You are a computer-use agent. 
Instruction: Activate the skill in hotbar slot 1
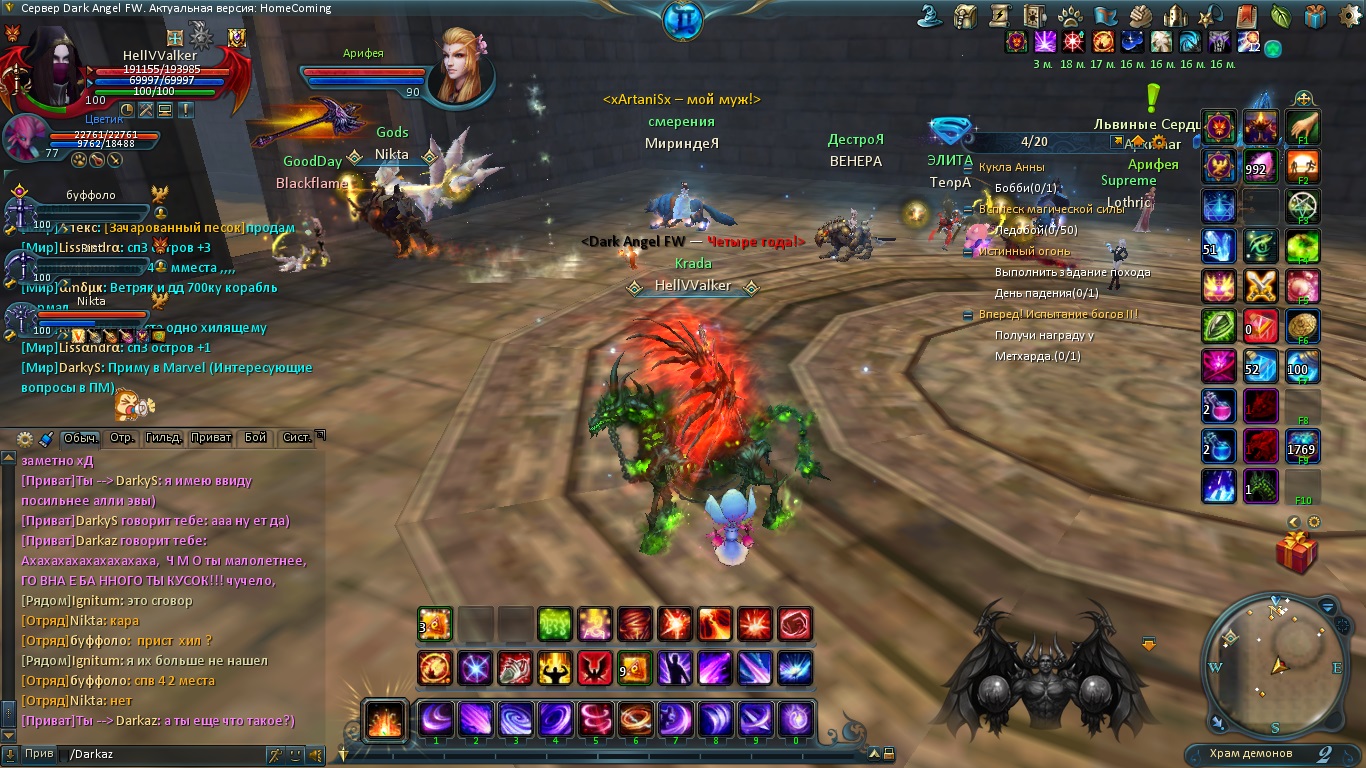point(436,719)
